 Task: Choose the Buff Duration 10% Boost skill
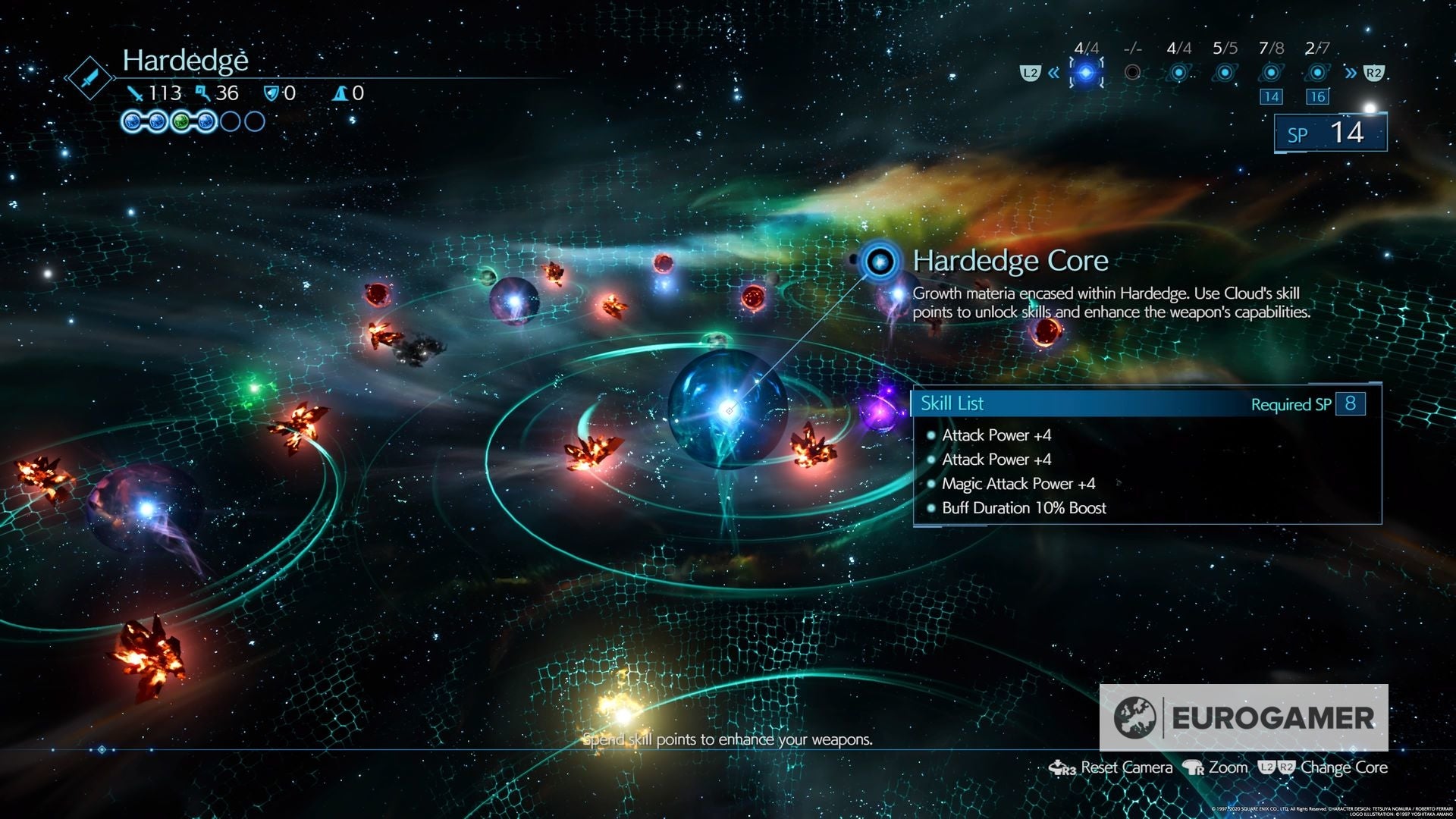click(x=1023, y=508)
